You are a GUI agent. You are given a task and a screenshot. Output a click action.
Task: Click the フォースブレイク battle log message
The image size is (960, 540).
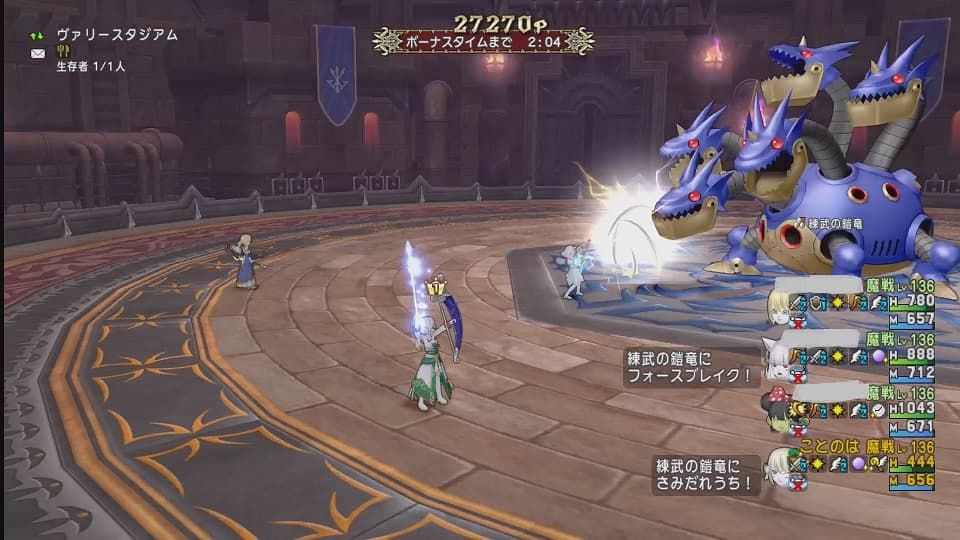(691, 369)
